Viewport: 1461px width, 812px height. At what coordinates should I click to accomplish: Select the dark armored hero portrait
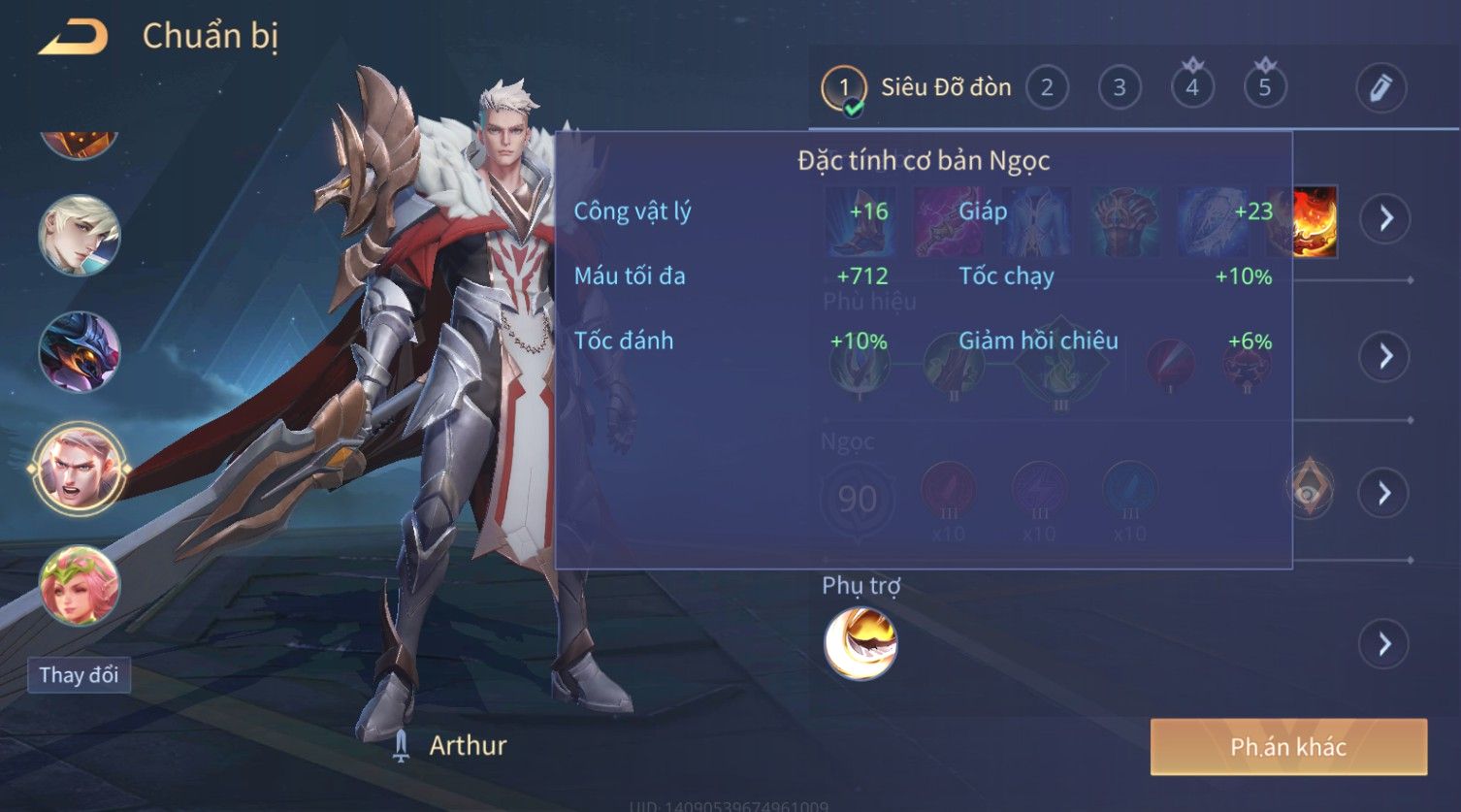tap(80, 351)
